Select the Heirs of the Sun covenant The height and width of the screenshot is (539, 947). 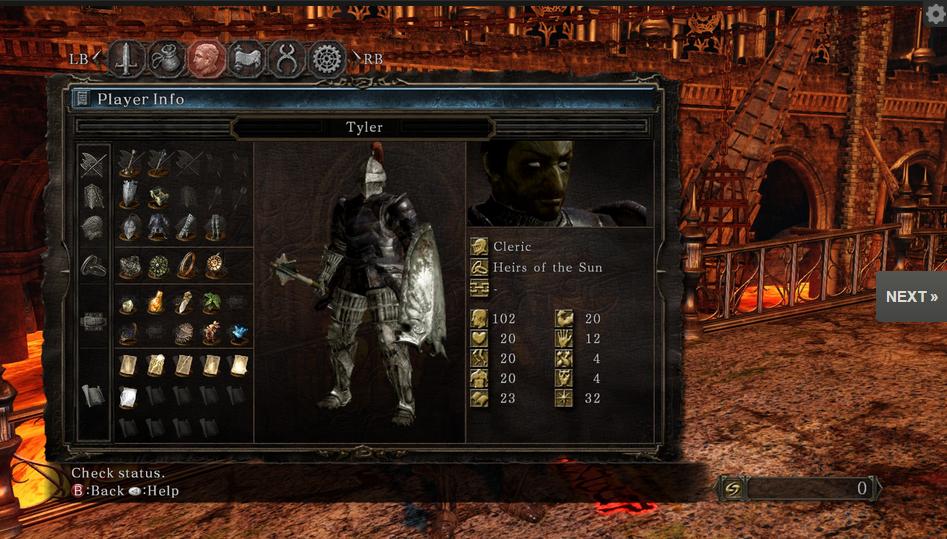pos(547,267)
